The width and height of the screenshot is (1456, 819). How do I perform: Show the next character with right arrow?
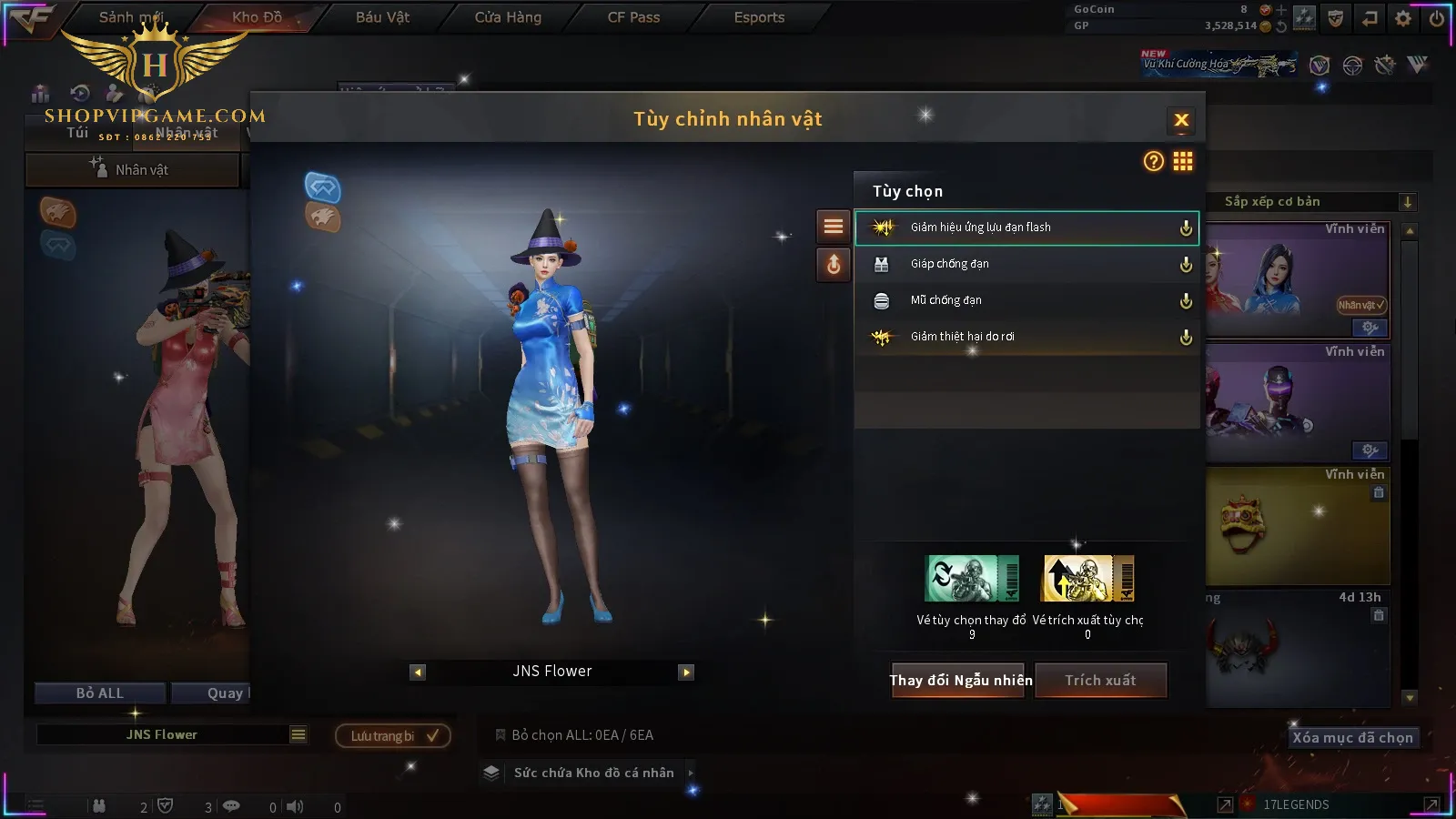pyautogui.click(x=686, y=672)
